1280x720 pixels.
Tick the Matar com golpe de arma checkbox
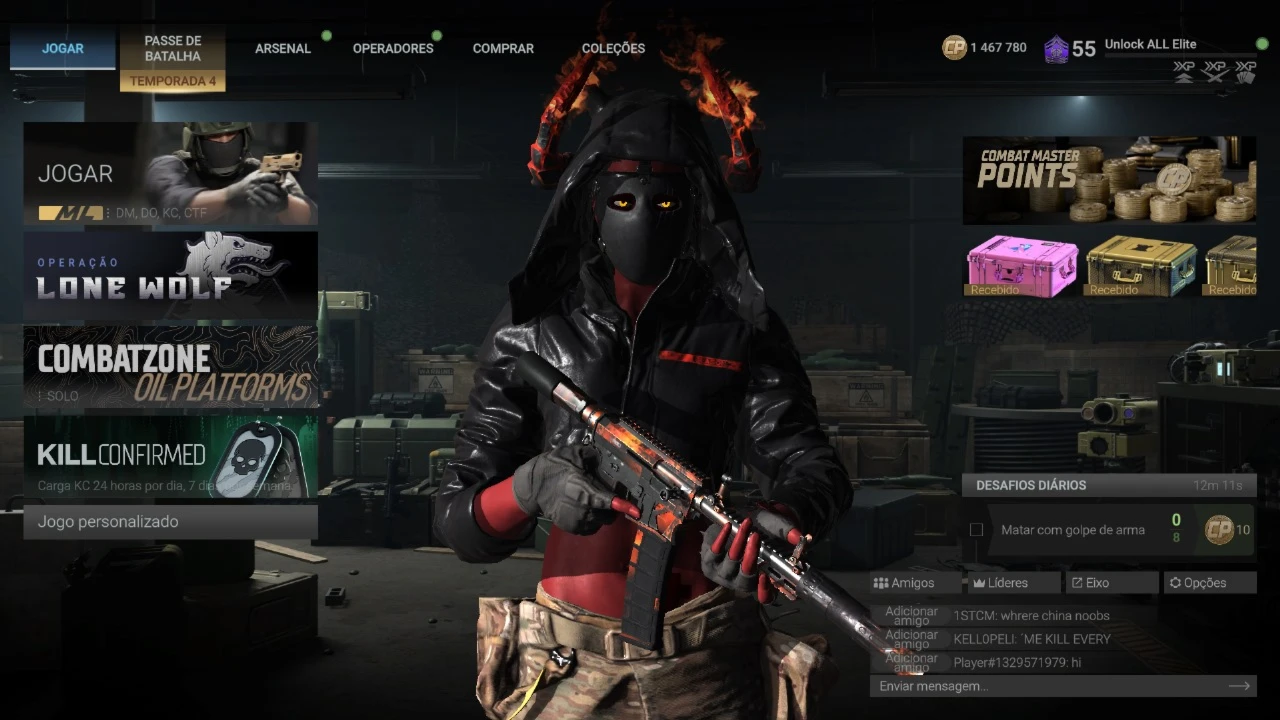[x=976, y=530]
